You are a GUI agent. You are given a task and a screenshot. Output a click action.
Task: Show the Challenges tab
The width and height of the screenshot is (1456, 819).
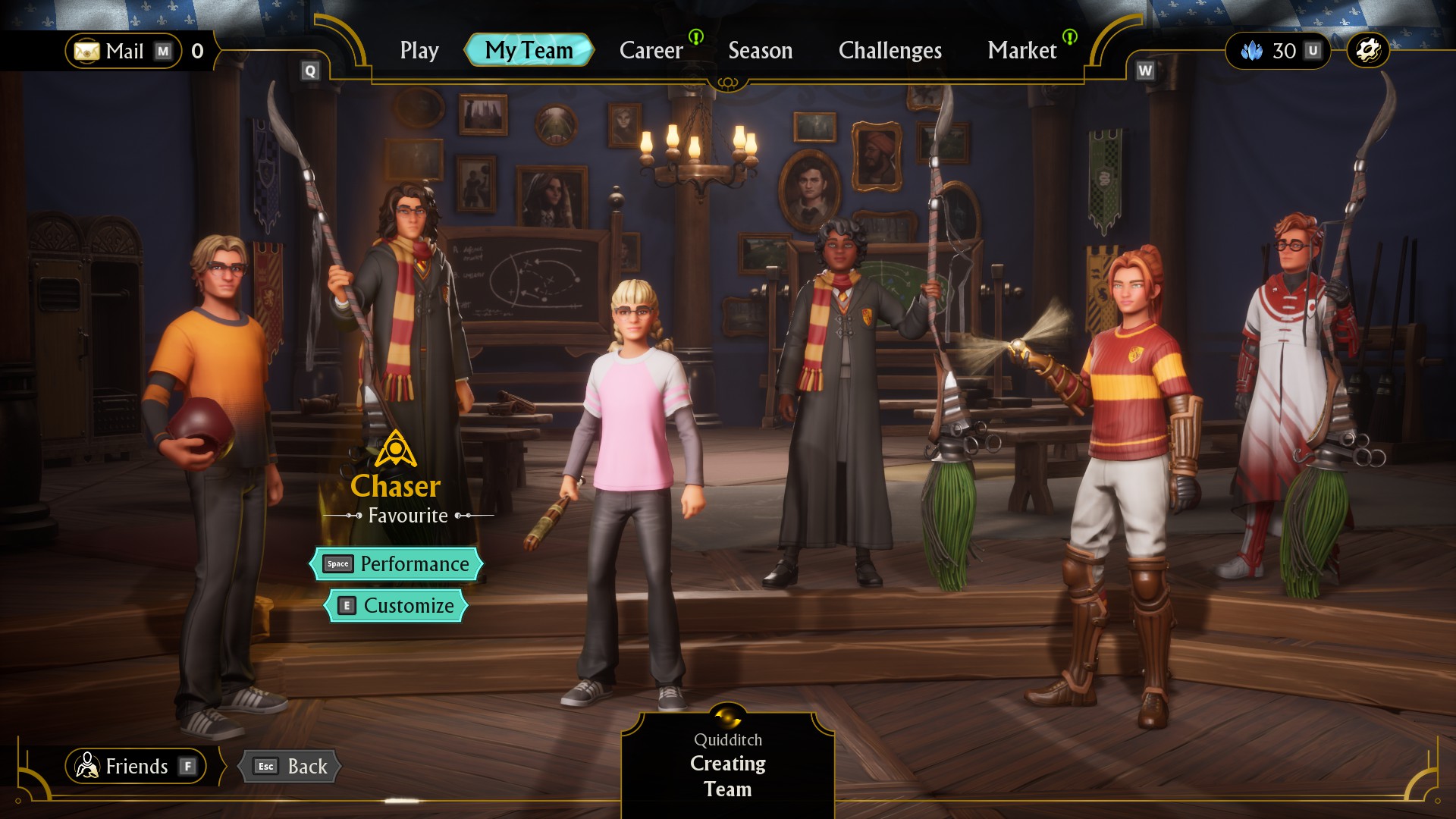click(x=890, y=51)
